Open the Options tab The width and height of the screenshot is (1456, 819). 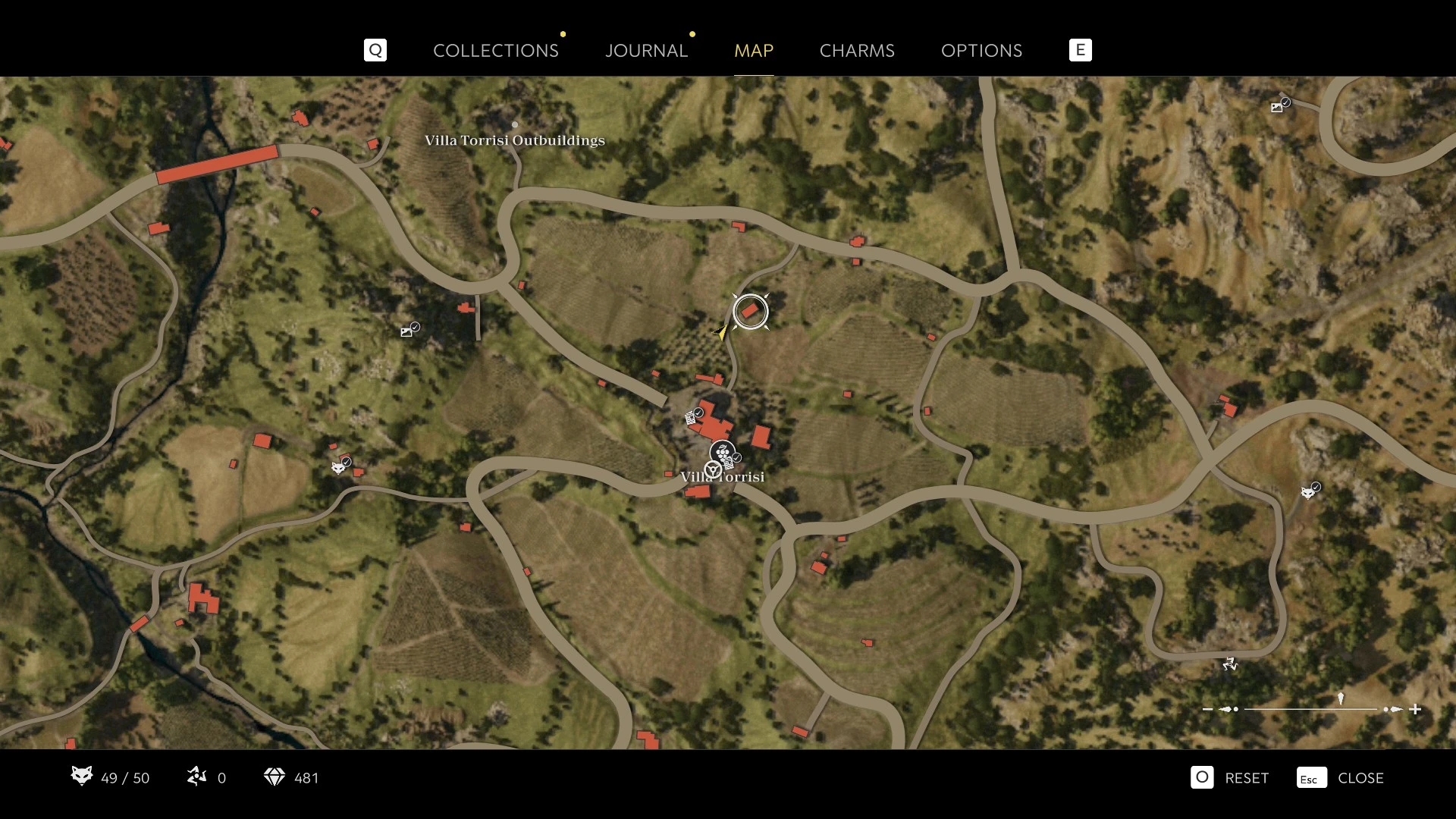pos(981,51)
